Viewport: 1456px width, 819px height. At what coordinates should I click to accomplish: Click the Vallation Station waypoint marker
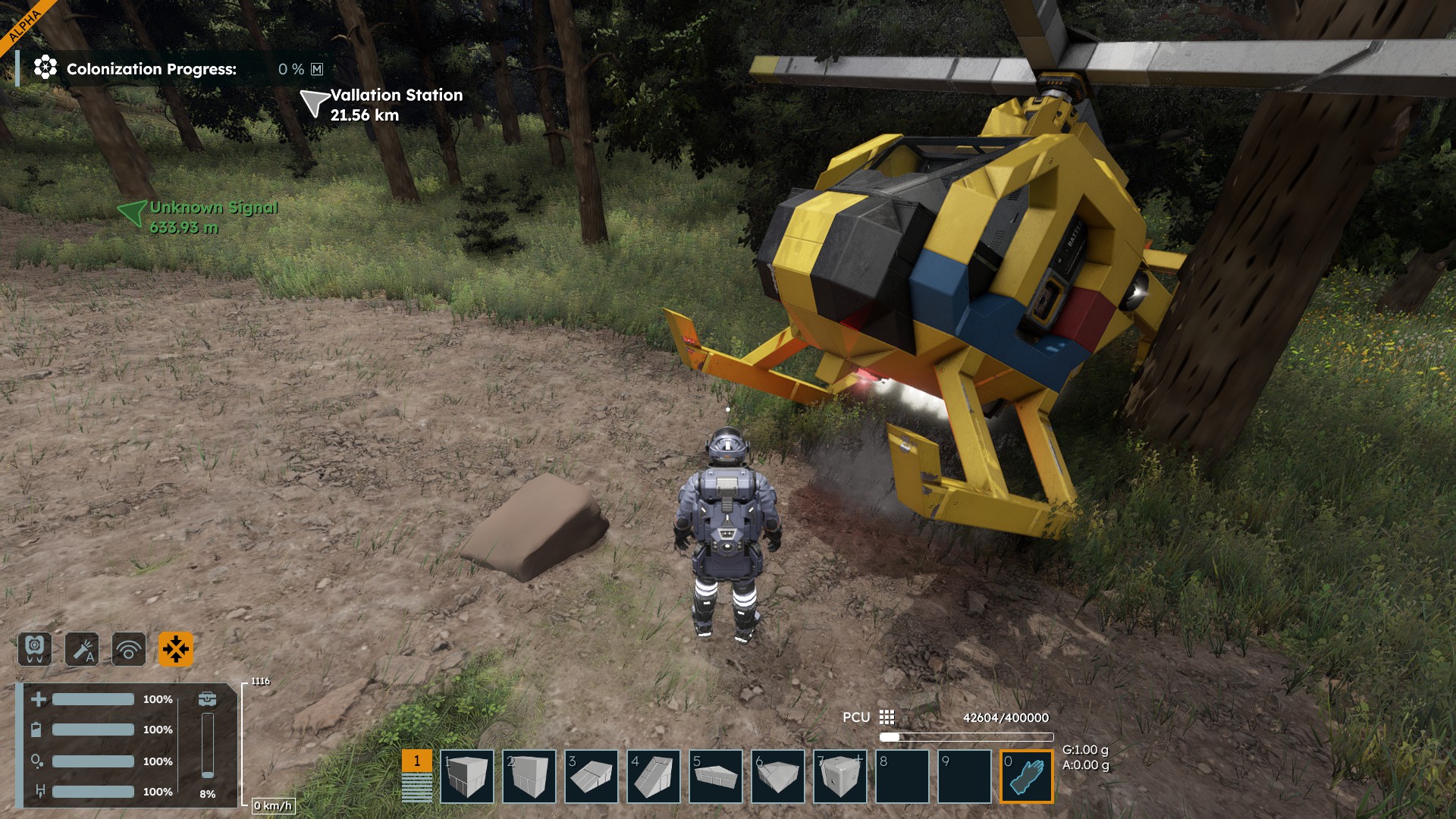pyautogui.click(x=314, y=103)
